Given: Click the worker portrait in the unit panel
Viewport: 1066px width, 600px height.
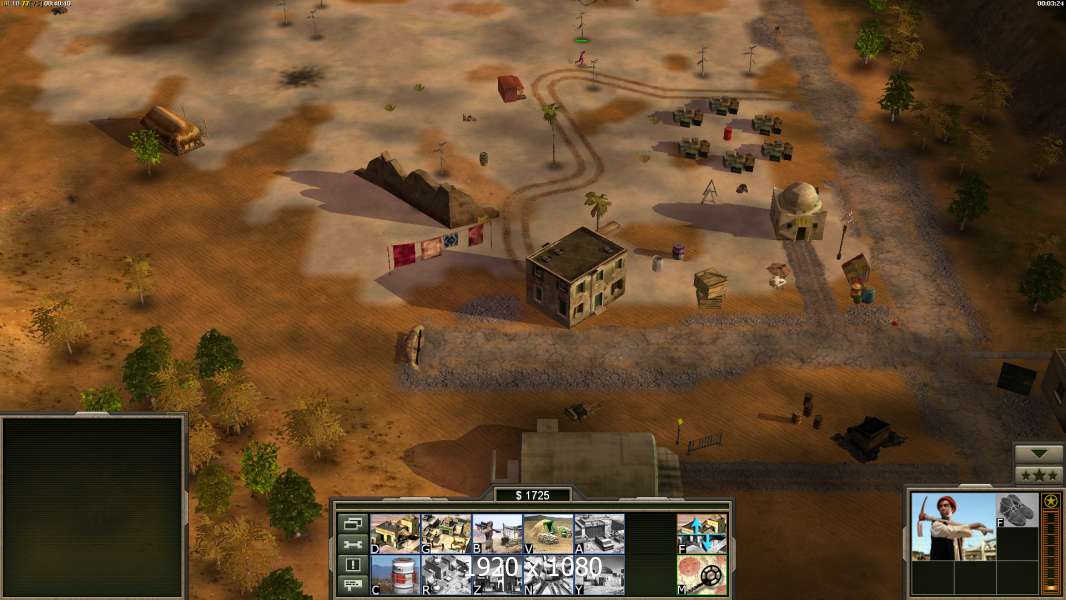Looking at the screenshot, I should pyautogui.click(x=952, y=526).
